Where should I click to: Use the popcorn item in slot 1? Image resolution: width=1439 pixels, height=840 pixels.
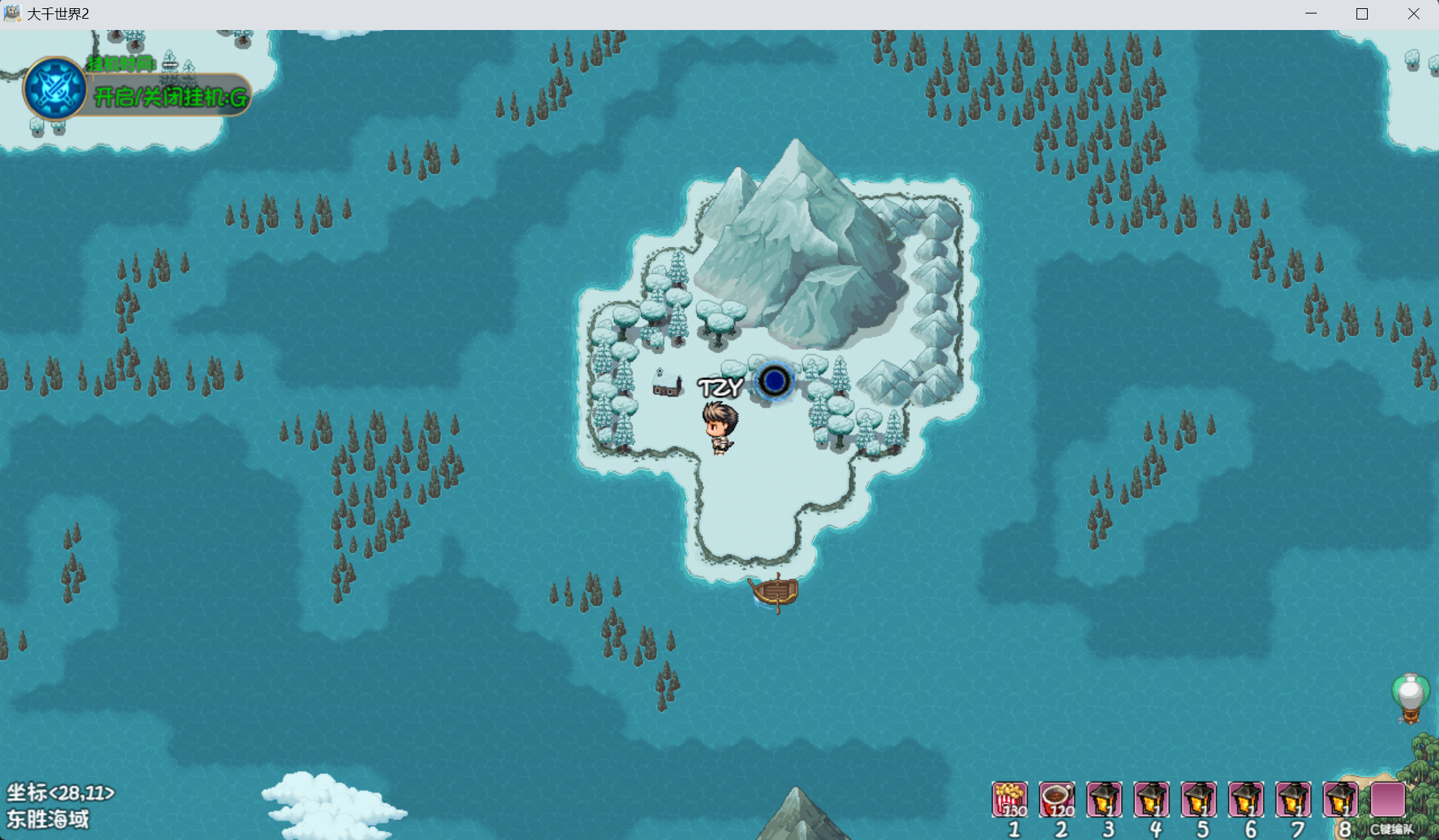click(x=1010, y=799)
